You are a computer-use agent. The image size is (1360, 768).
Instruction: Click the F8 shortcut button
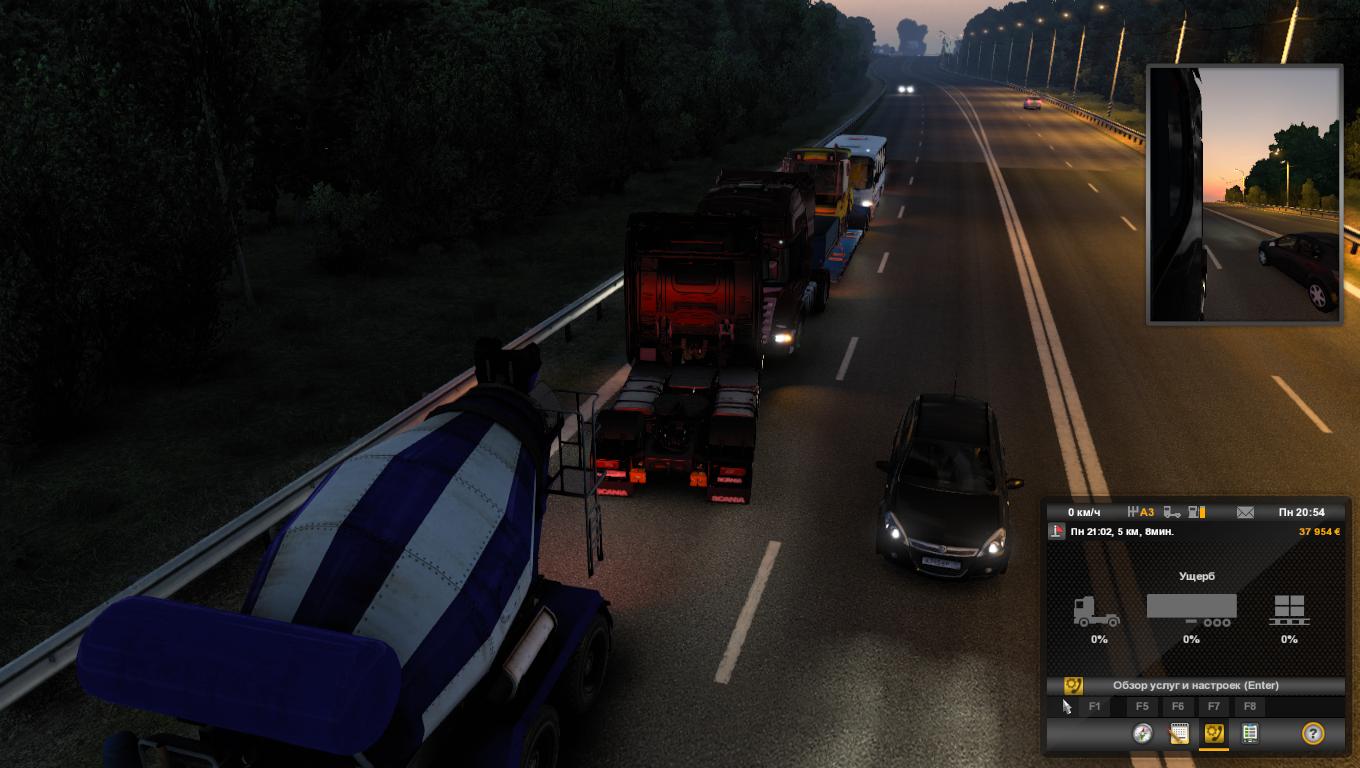tap(1250, 707)
